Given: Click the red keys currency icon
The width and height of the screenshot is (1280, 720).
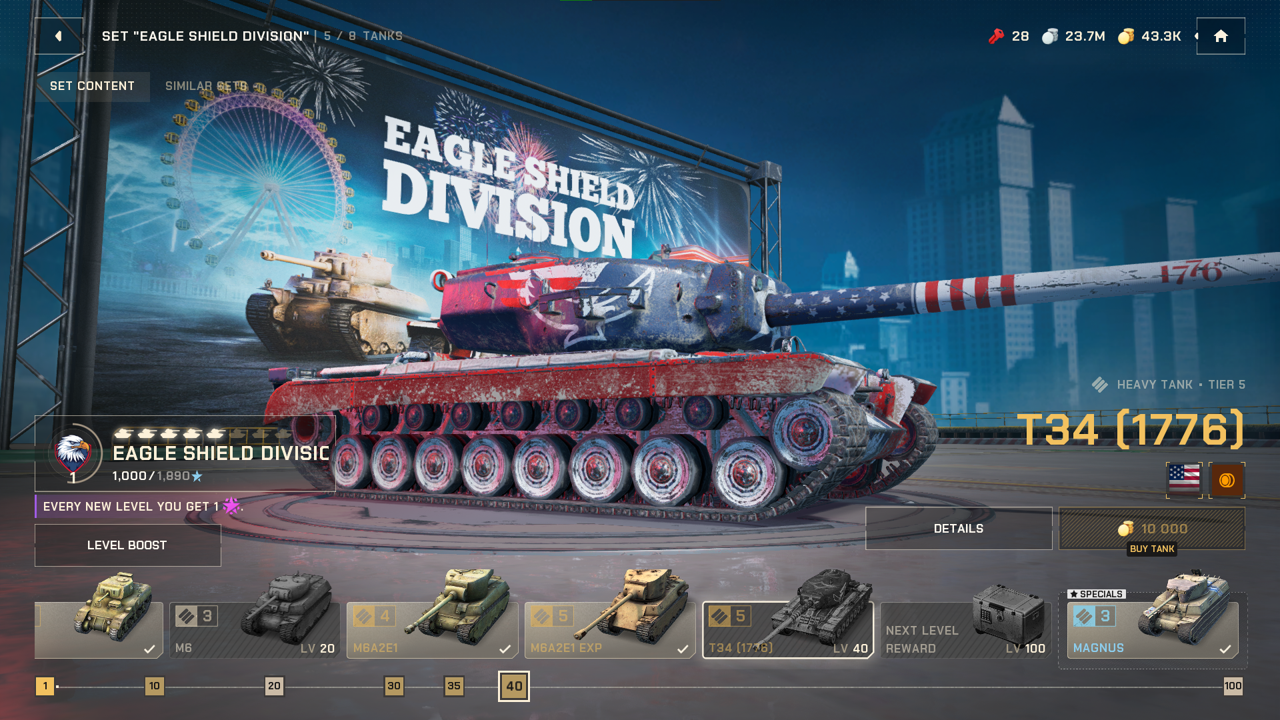Looking at the screenshot, I should coord(995,36).
